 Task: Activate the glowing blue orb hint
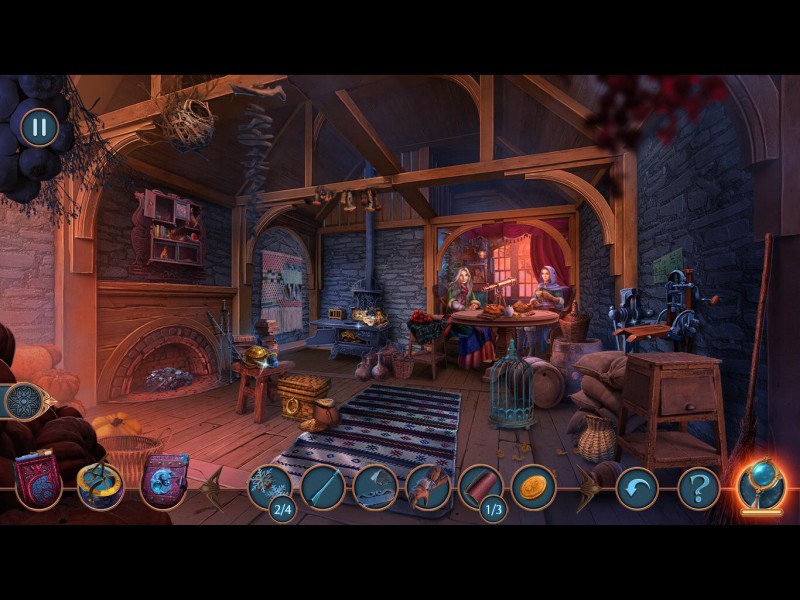point(760,484)
